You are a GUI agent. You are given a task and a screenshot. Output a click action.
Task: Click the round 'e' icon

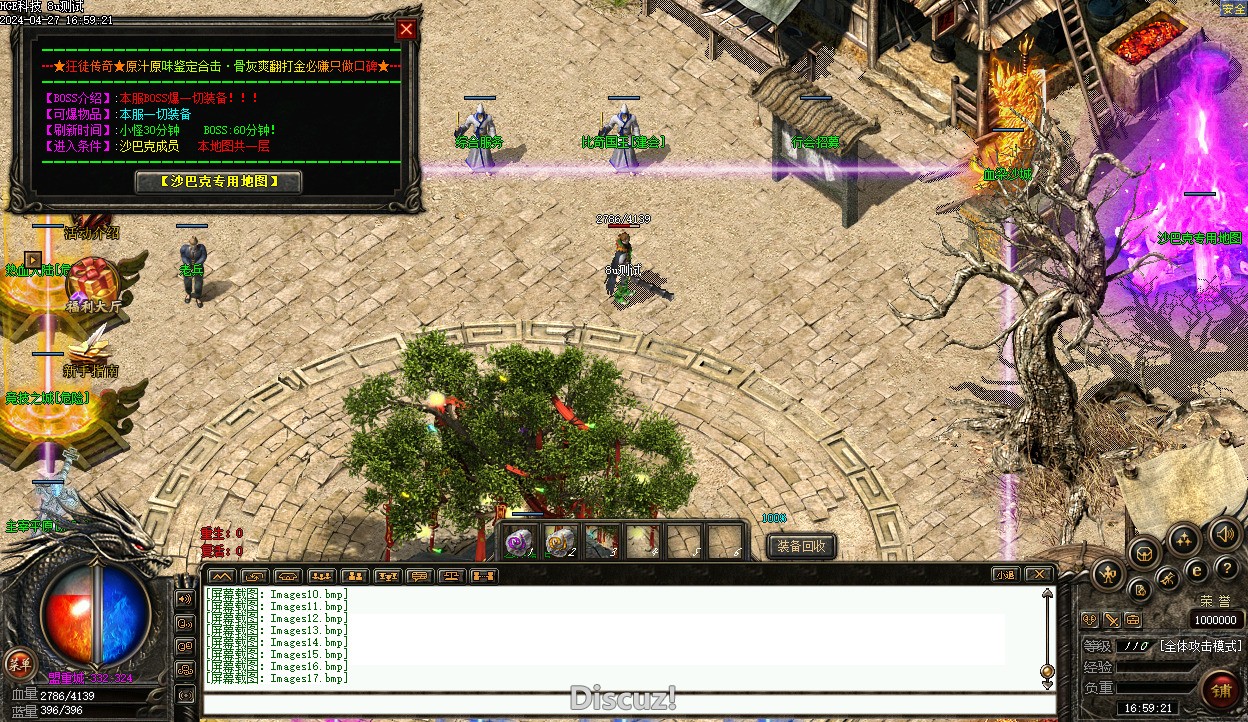pyautogui.click(x=1196, y=570)
